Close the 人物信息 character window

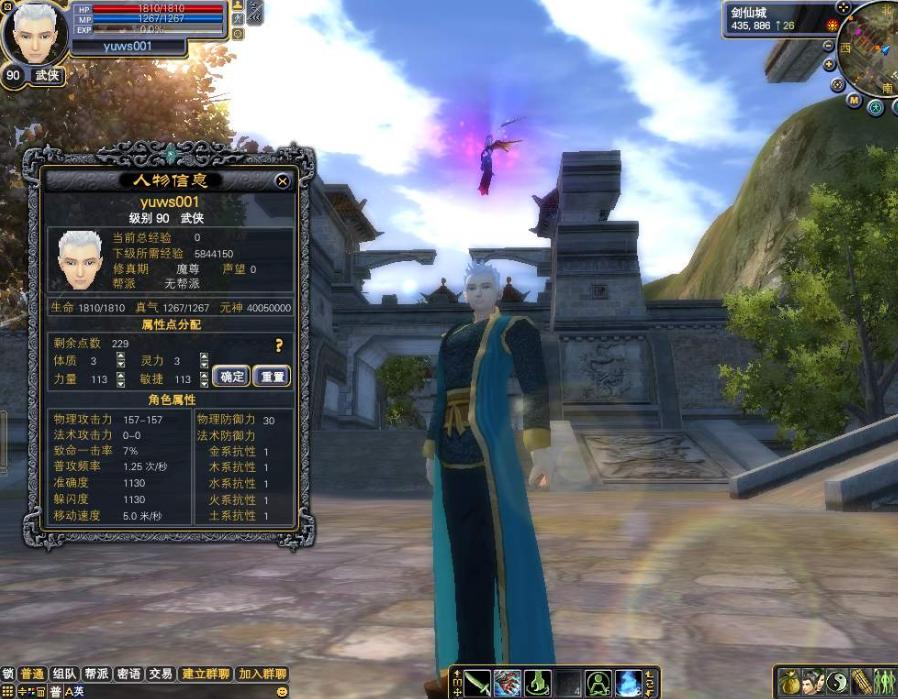pos(283,181)
